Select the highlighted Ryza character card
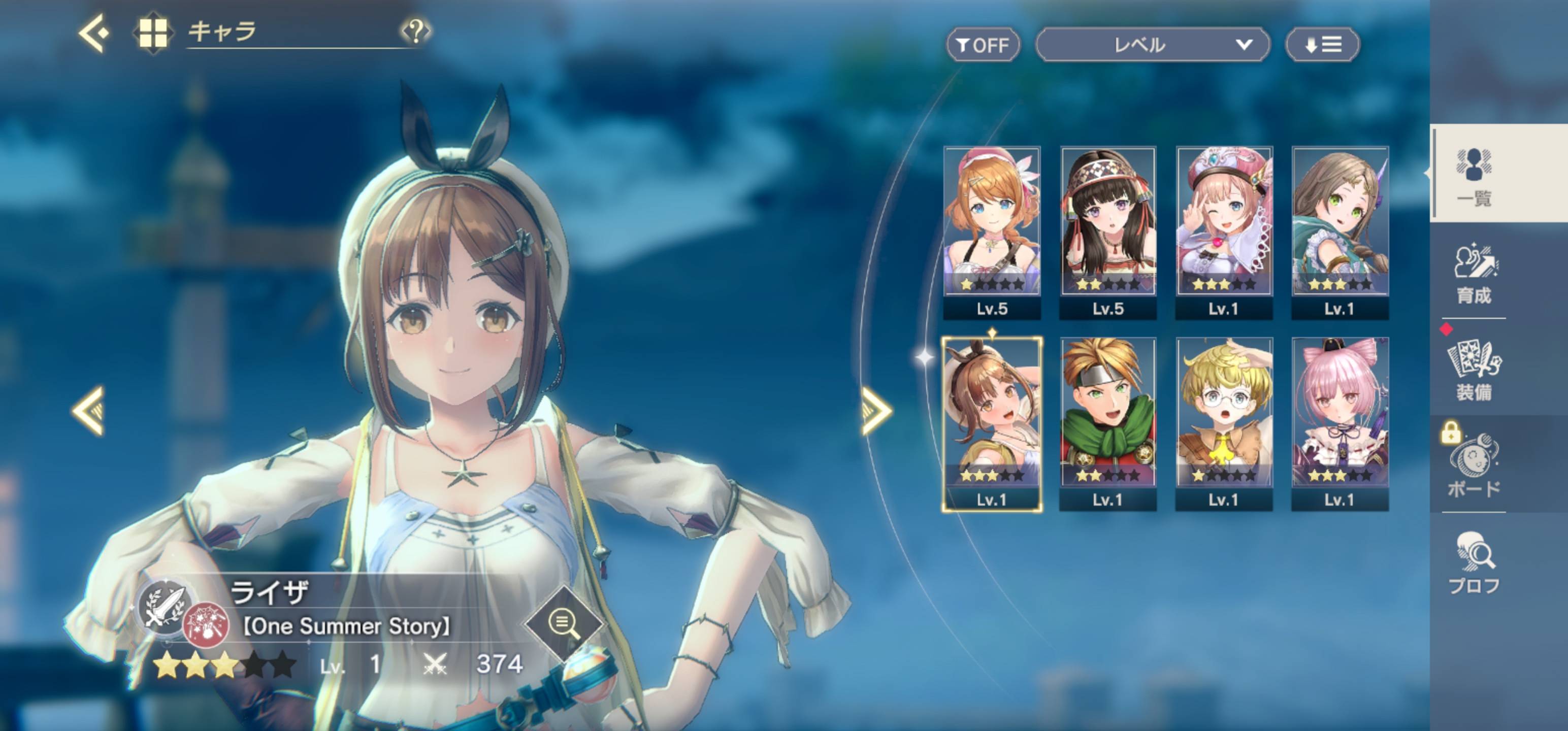Screen dimensions: 1568x731 (992, 423)
